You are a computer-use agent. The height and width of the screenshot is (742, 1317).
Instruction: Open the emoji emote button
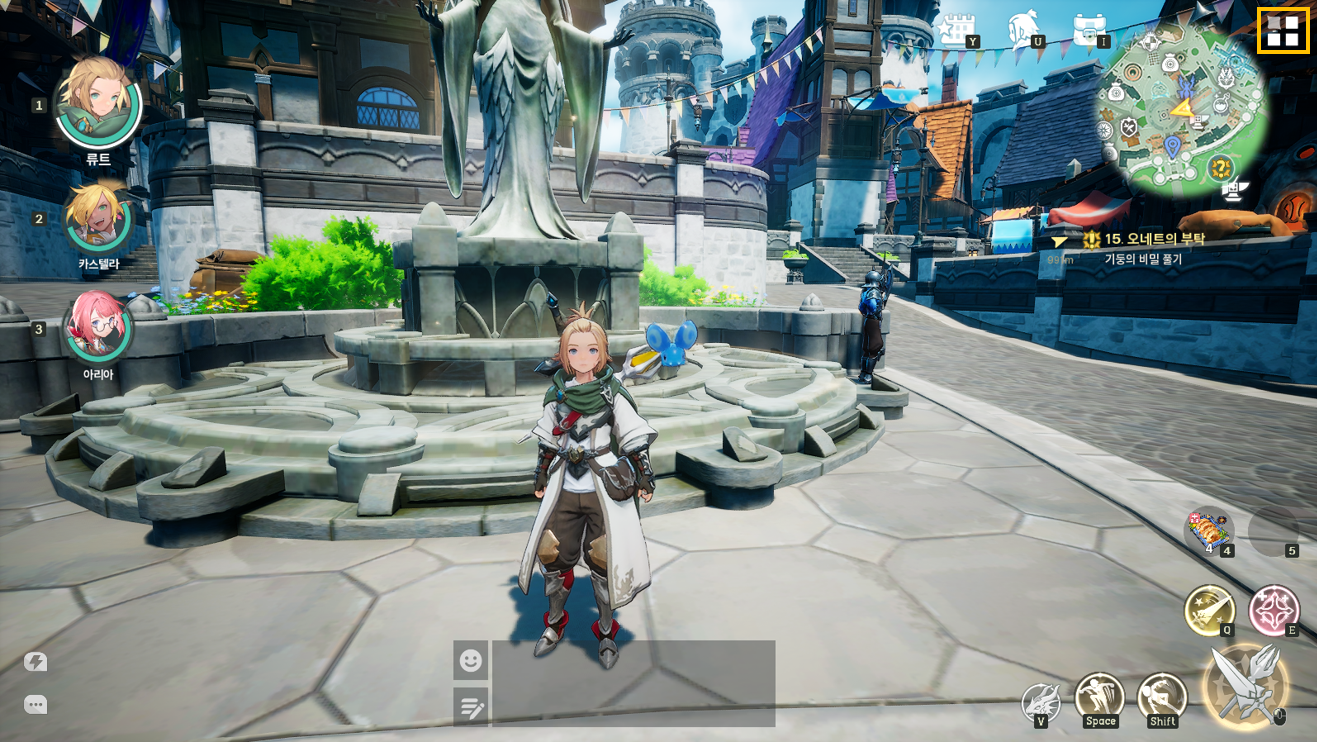point(470,660)
